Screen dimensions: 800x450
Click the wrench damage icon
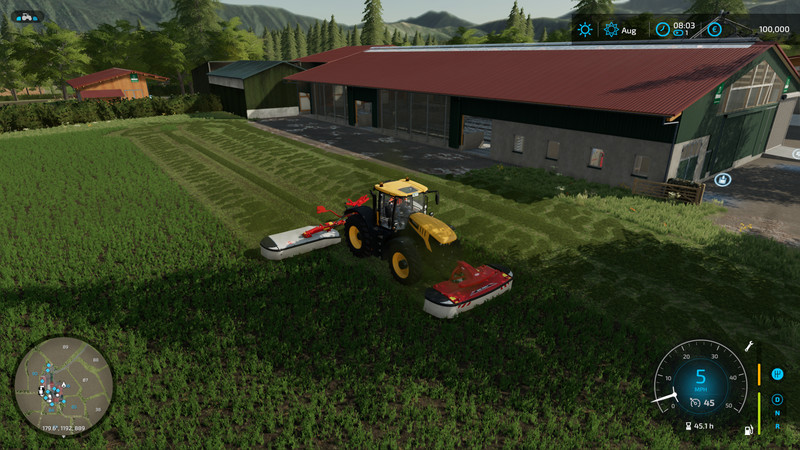pyautogui.click(x=748, y=346)
